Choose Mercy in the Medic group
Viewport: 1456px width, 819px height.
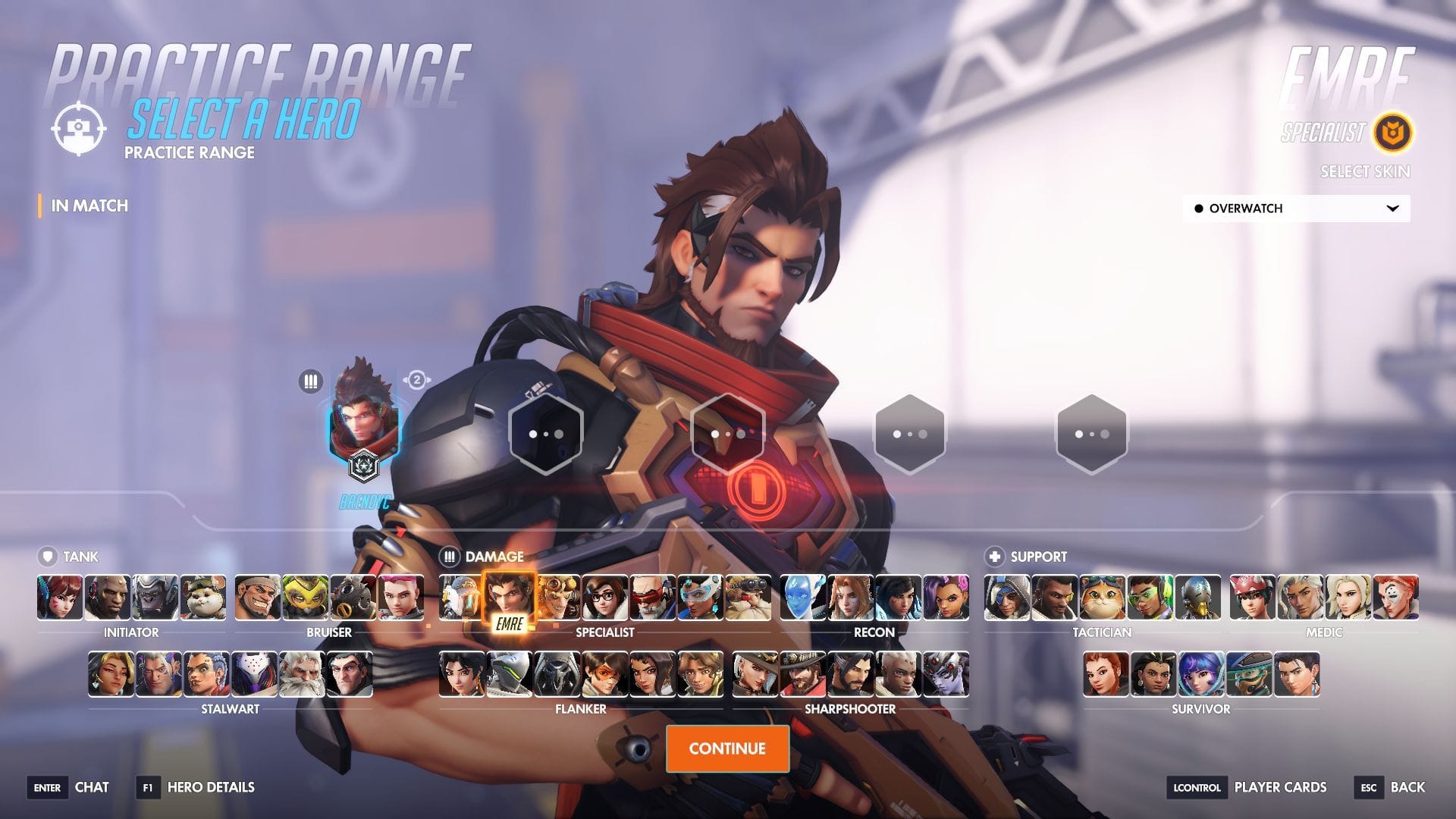tap(1348, 598)
